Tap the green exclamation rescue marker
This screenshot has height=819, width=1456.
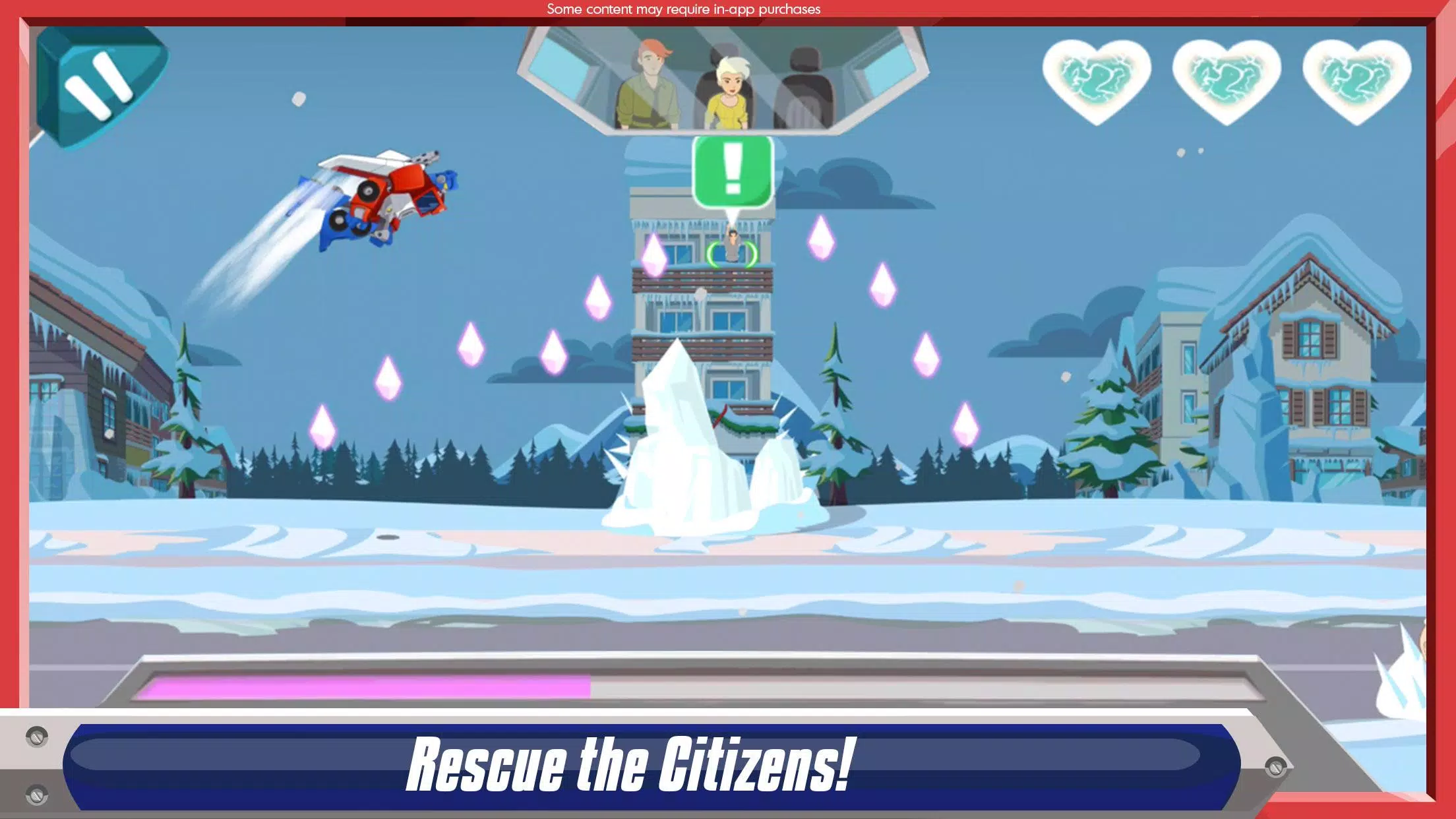733,171
